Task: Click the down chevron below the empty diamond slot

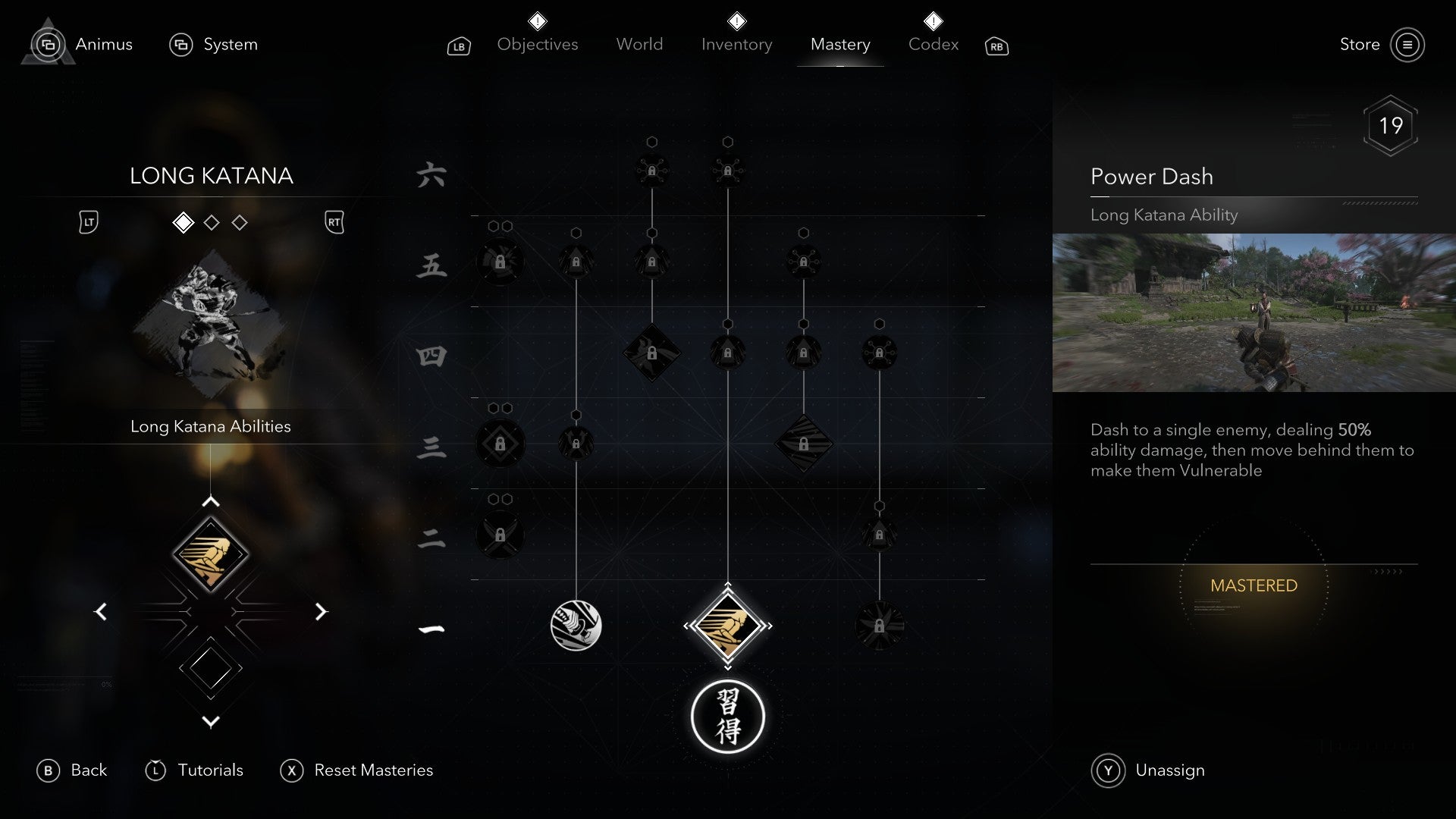Action: point(211,722)
